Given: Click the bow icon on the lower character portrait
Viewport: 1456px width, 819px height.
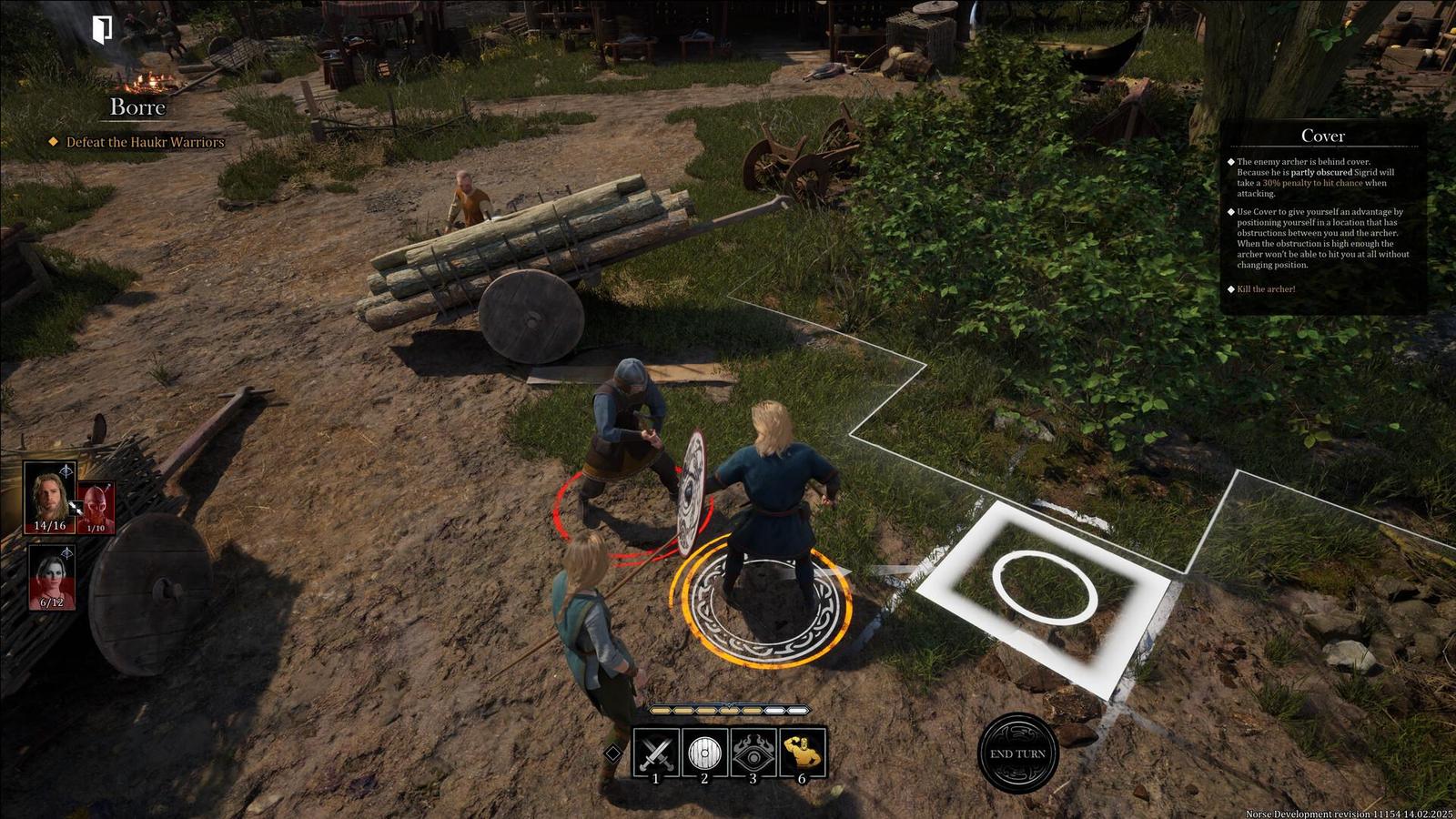Looking at the screenshot, I should pos(66,552).
